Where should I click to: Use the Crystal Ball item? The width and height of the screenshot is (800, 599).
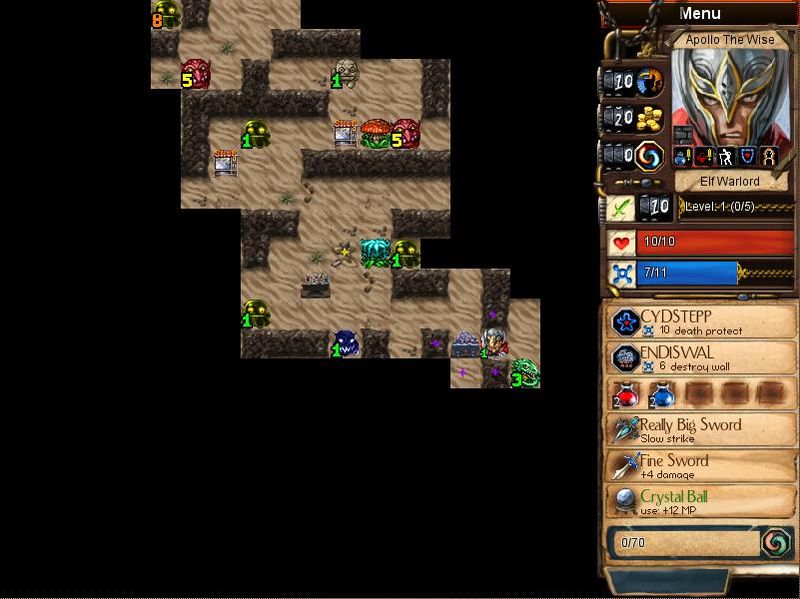click(x=702, y=502)
